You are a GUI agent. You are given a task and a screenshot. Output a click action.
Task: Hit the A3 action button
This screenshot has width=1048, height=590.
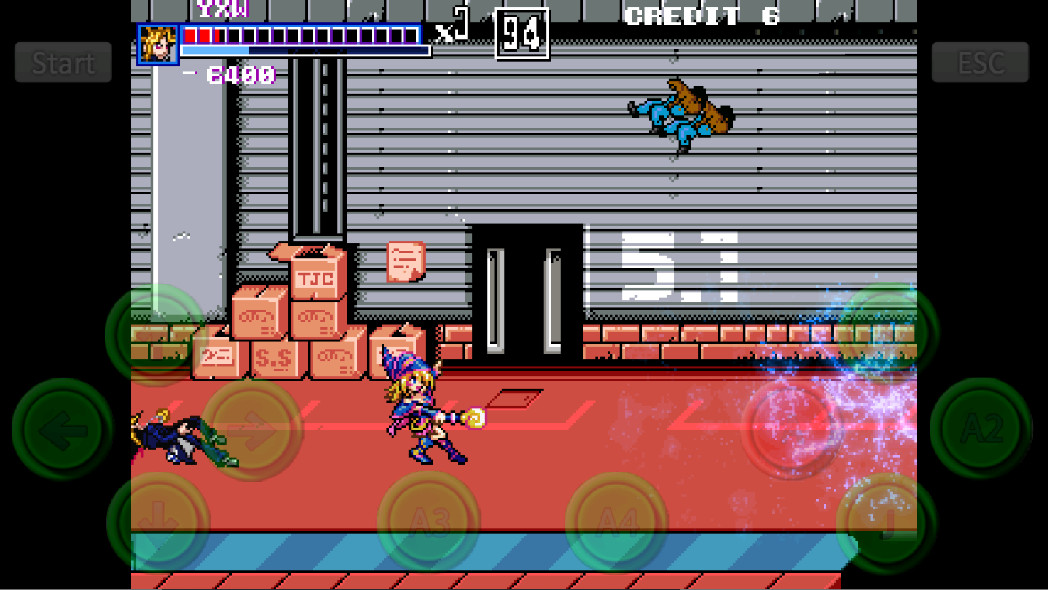[428, 521]
